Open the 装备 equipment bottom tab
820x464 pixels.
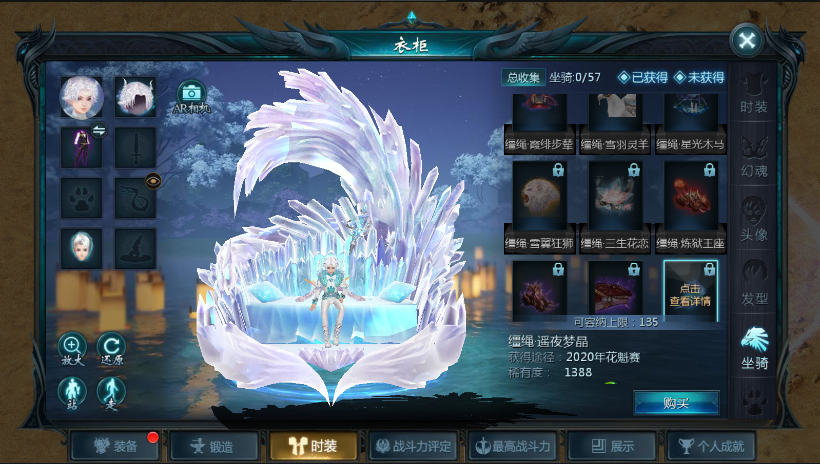coord(116,446)
